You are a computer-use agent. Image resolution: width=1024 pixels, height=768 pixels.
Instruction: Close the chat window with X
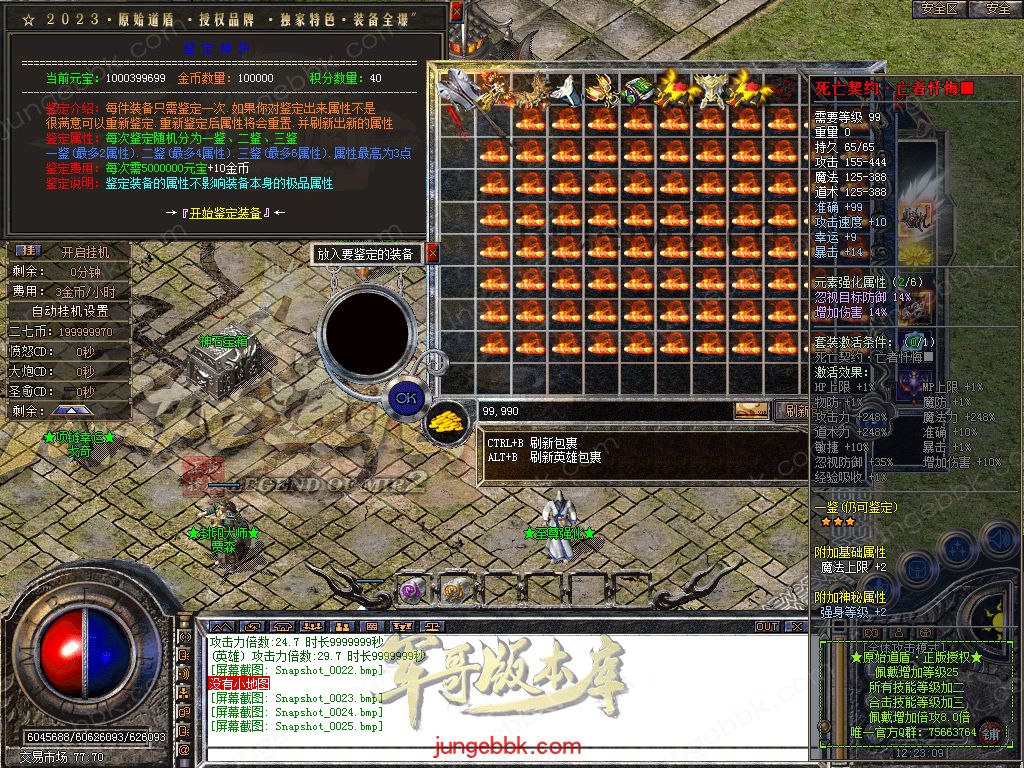(796, 626)
